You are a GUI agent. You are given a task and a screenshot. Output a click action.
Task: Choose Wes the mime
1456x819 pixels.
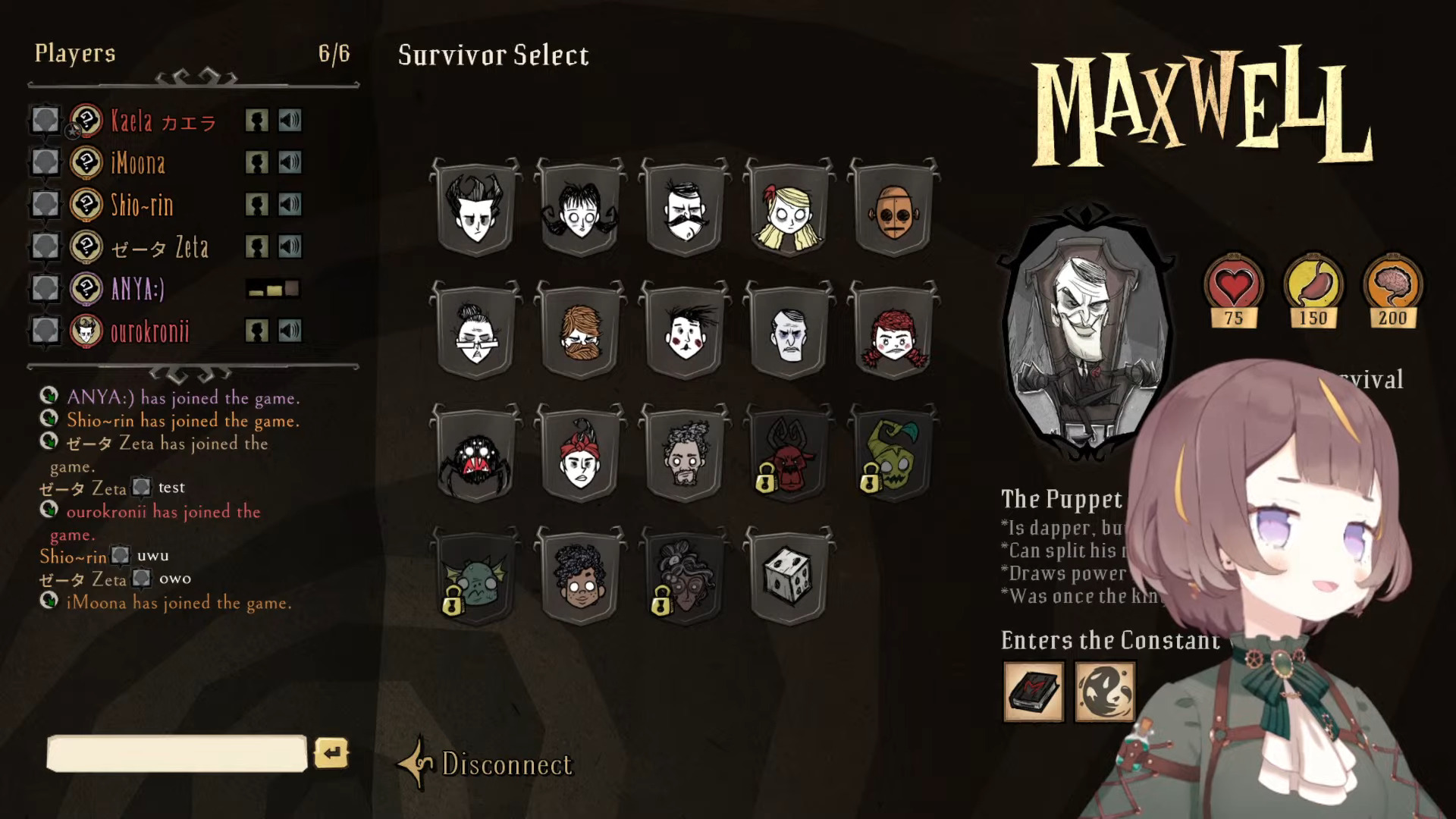(685, 333)
